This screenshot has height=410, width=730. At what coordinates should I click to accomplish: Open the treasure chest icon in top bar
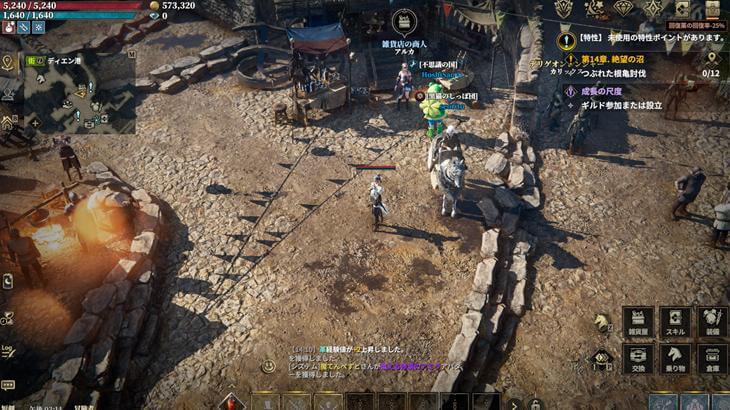point(712,9)
